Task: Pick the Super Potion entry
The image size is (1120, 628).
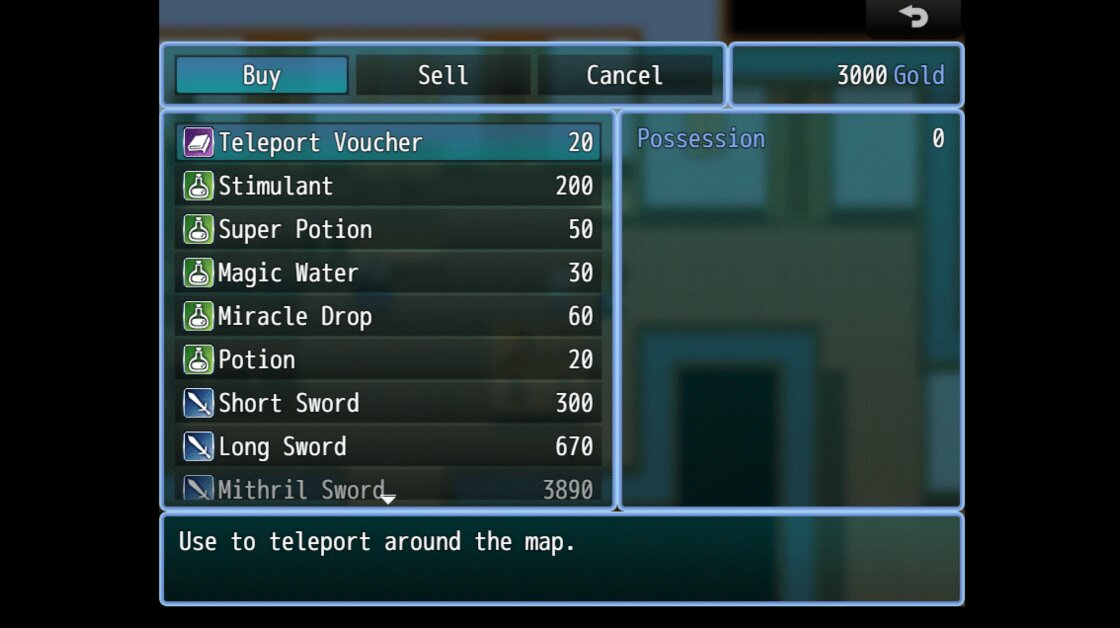Action: 388,229
